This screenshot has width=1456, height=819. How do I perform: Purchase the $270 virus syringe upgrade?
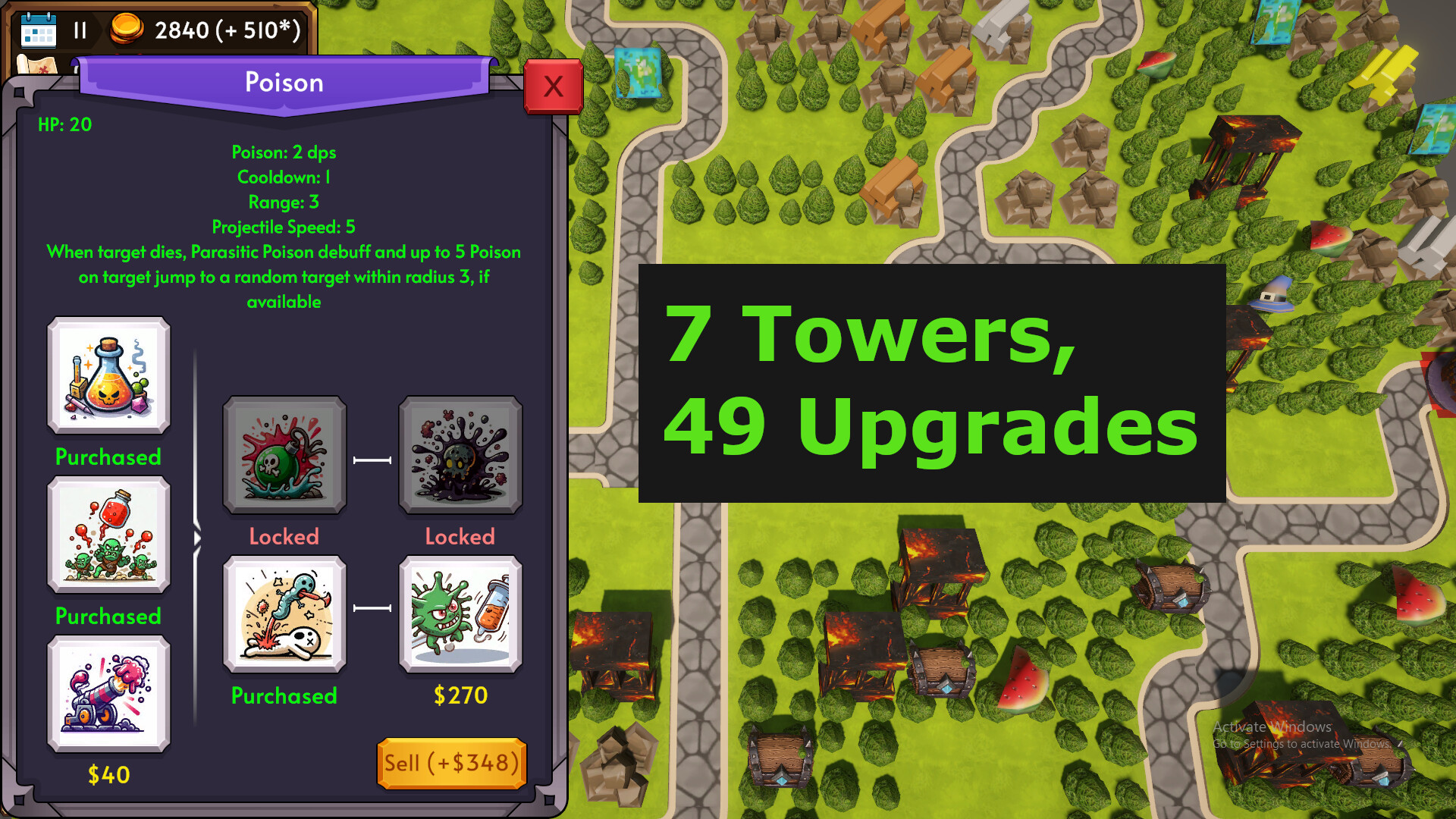click(460, 614)
